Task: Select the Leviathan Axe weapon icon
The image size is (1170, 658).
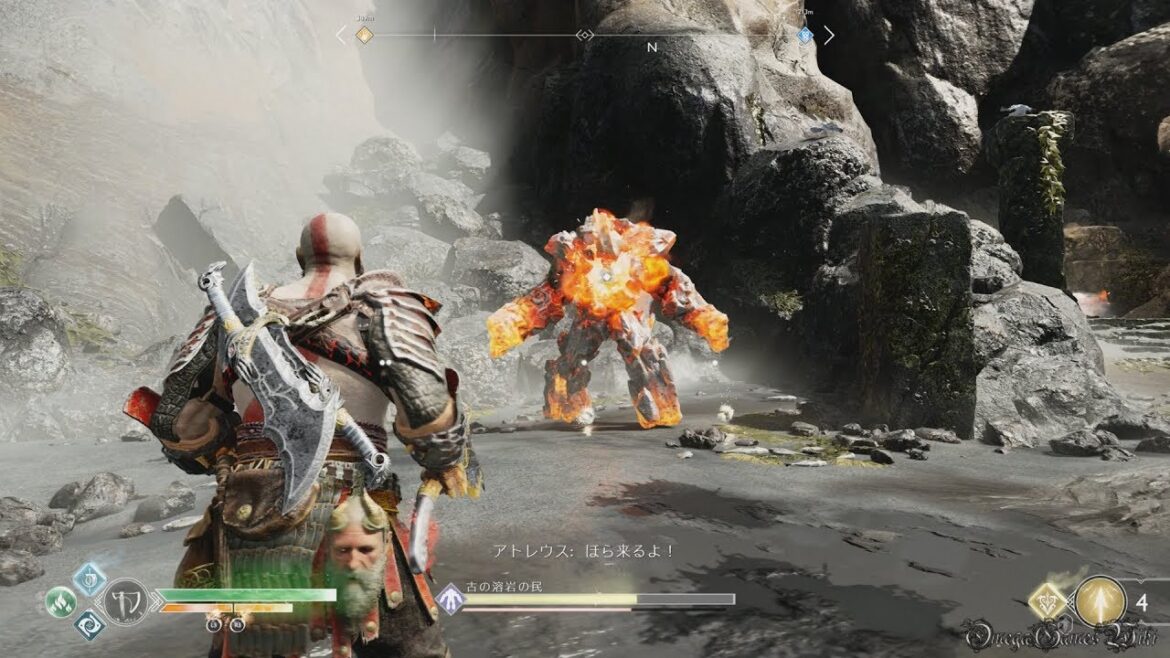Action: [127, 602]
